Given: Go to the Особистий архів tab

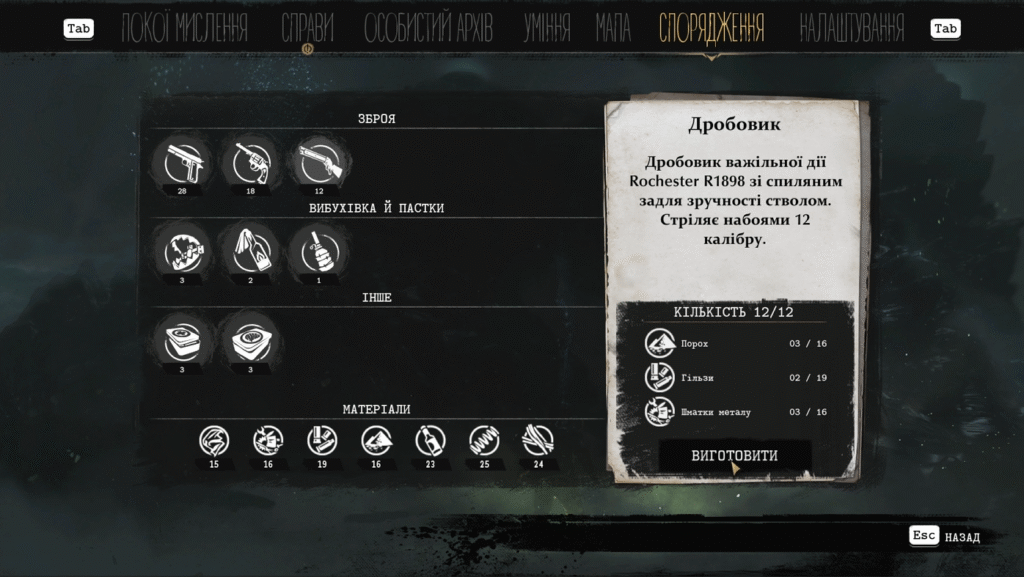Looking at the screenshot, I should (428, 28).
